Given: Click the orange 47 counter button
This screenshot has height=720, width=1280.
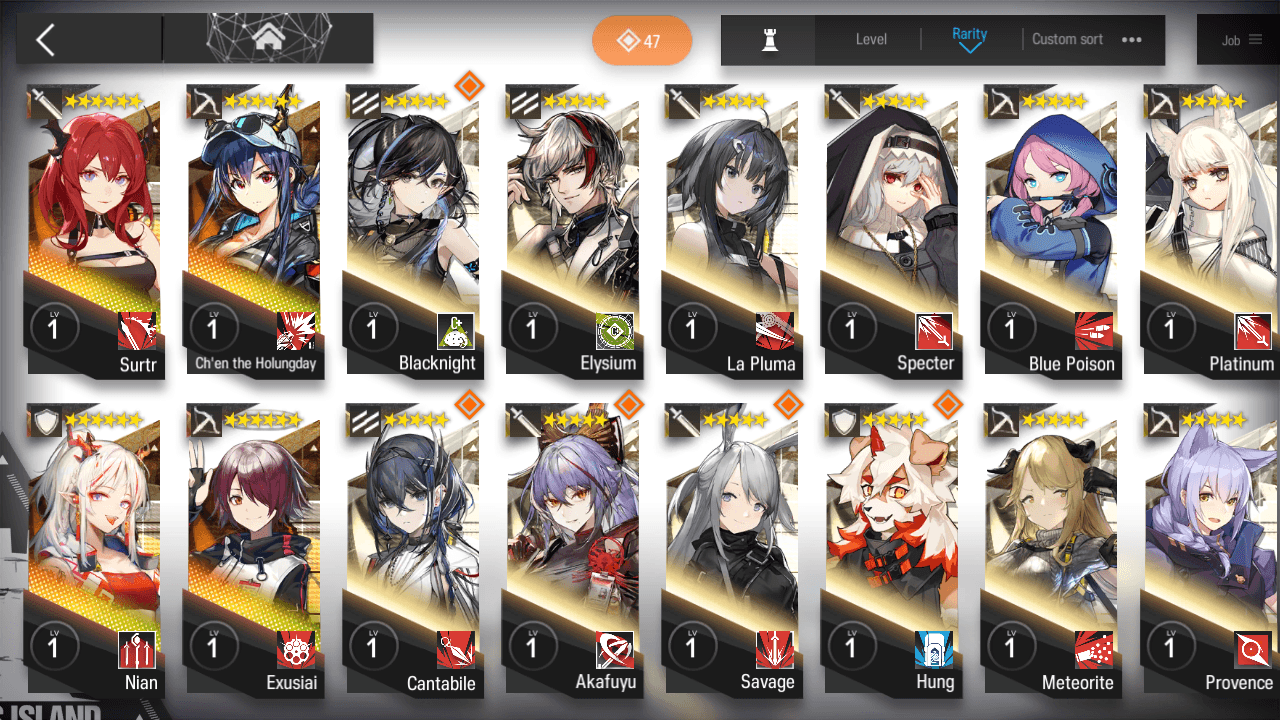Looking at the screenshot, I should 641,41.
